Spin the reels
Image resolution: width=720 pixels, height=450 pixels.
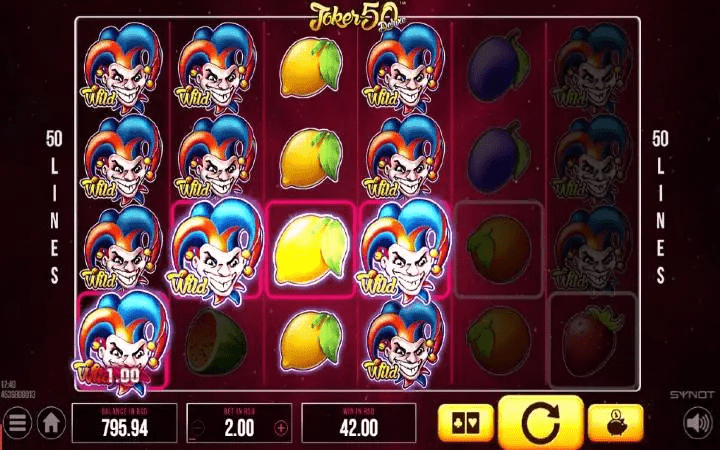tap(539, 423)
